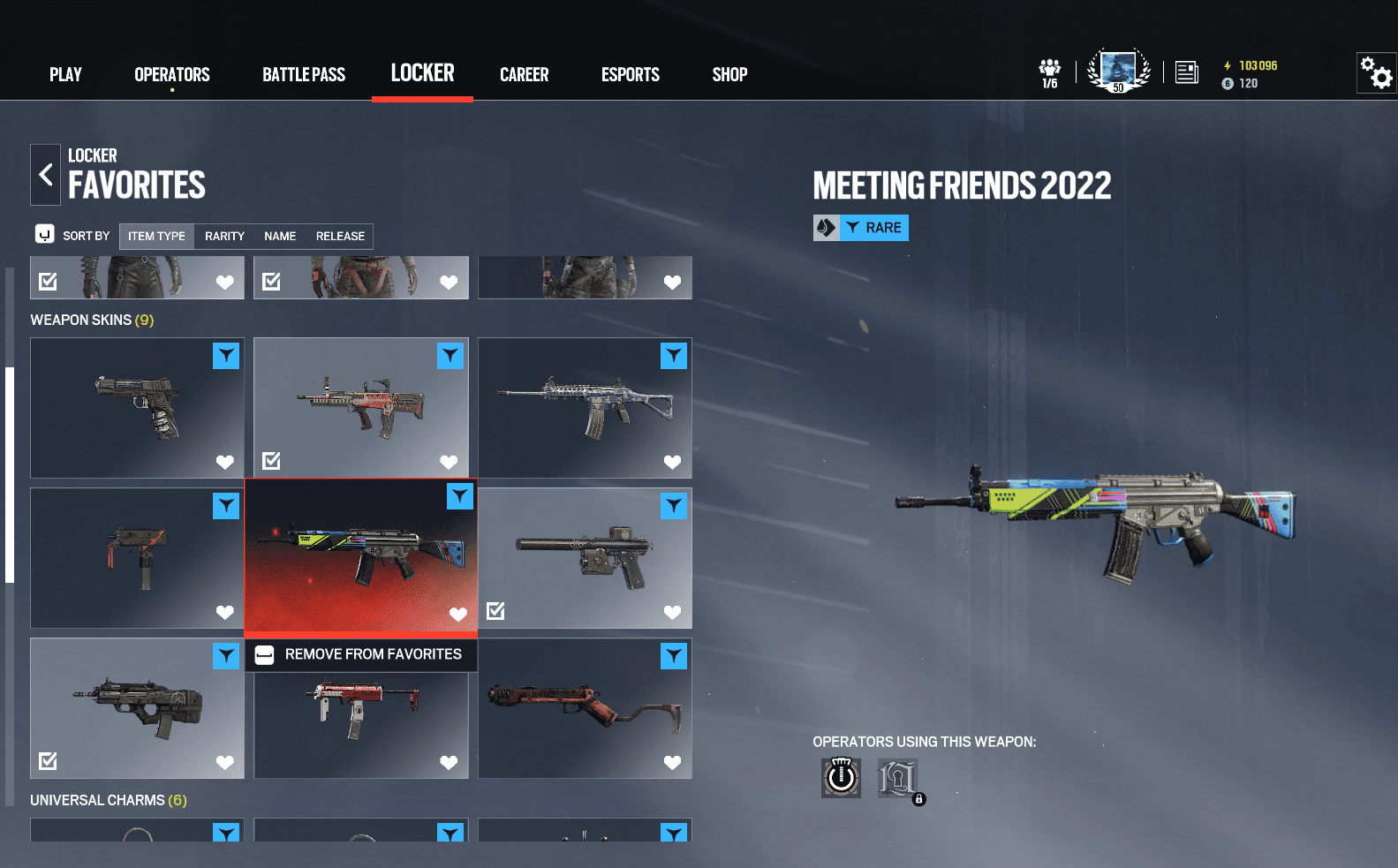Viewport: 1398px width, 868px height.
Task: Open the Play menu
Action: (65, 75)
